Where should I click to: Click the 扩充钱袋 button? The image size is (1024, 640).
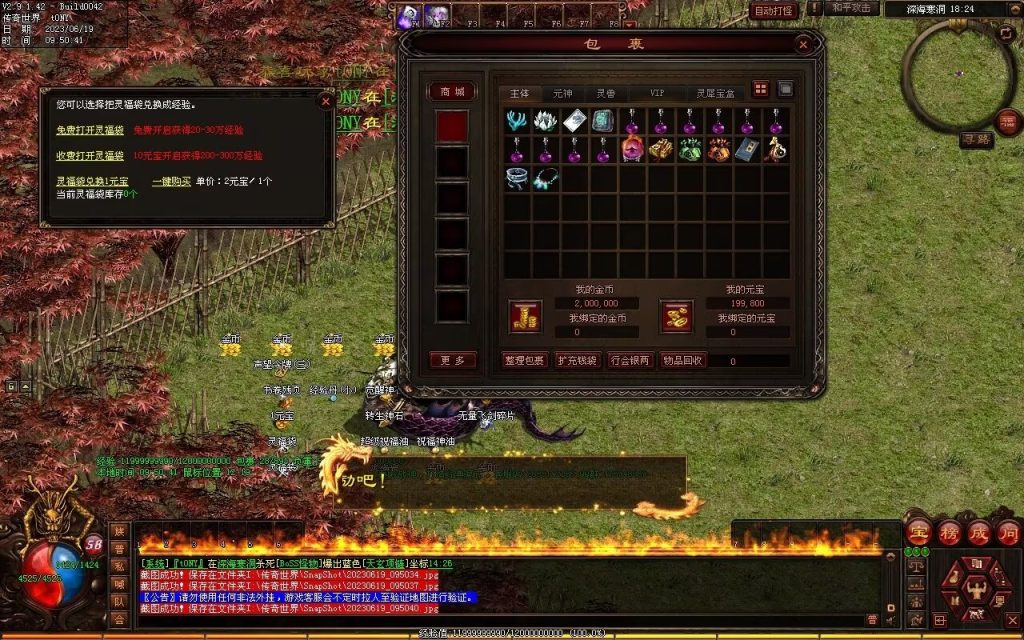577,360
